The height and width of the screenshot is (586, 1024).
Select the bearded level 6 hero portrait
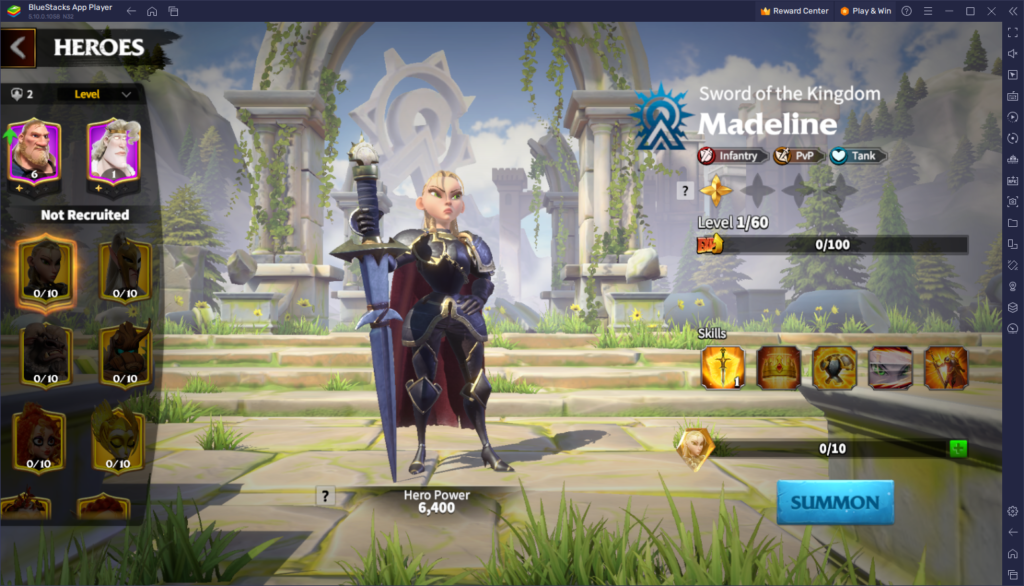tap(34, 151)
